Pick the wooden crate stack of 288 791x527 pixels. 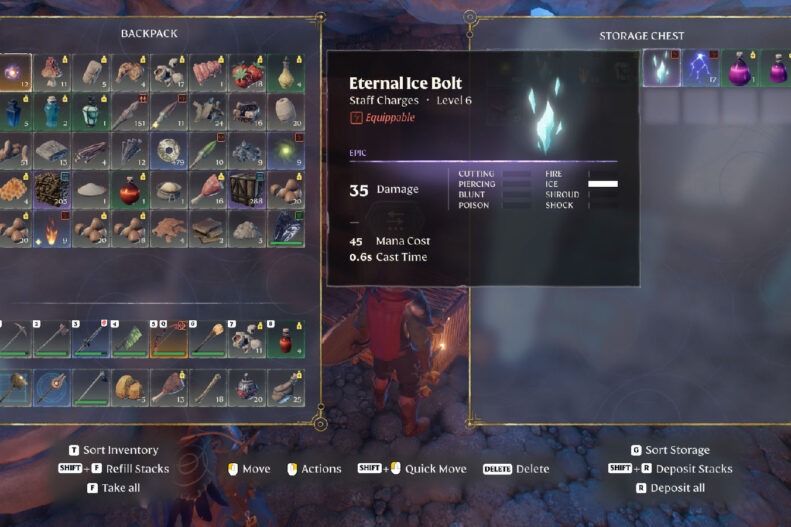point(246,189)
